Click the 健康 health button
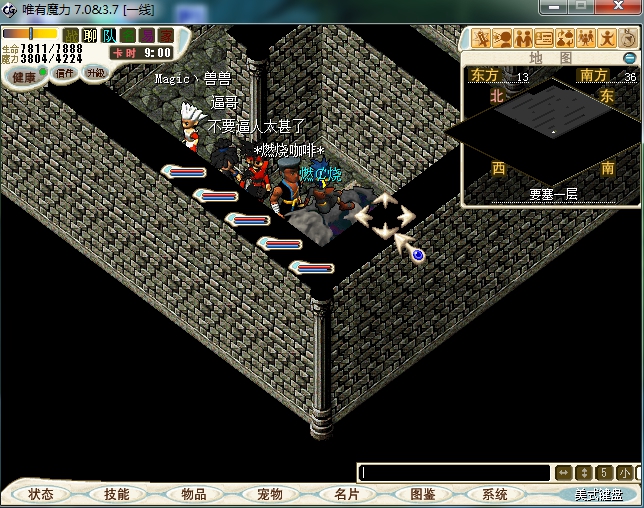The height and width of the screenshot is (508, 644). [x=23, y=77]
